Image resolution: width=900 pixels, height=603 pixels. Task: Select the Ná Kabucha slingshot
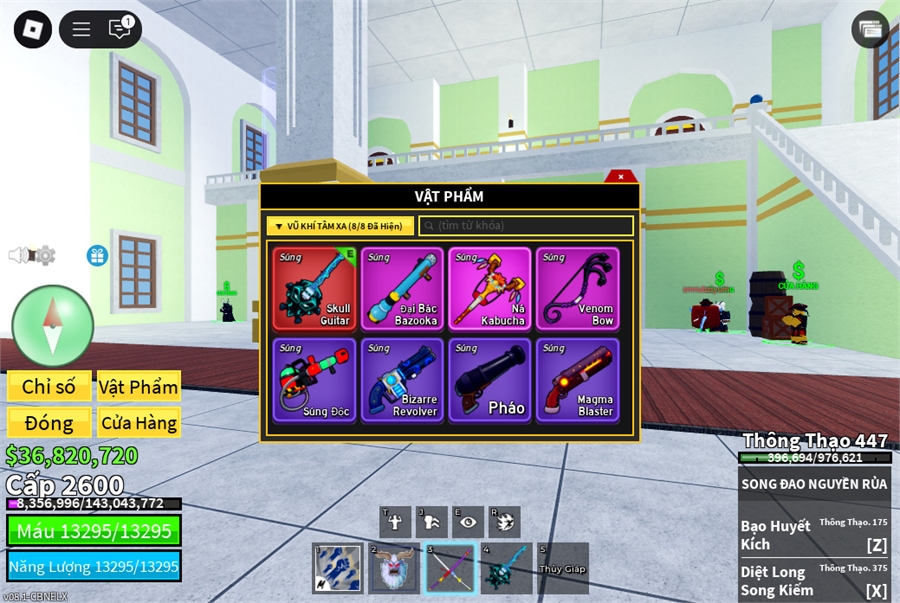click(x=490, y=288)
